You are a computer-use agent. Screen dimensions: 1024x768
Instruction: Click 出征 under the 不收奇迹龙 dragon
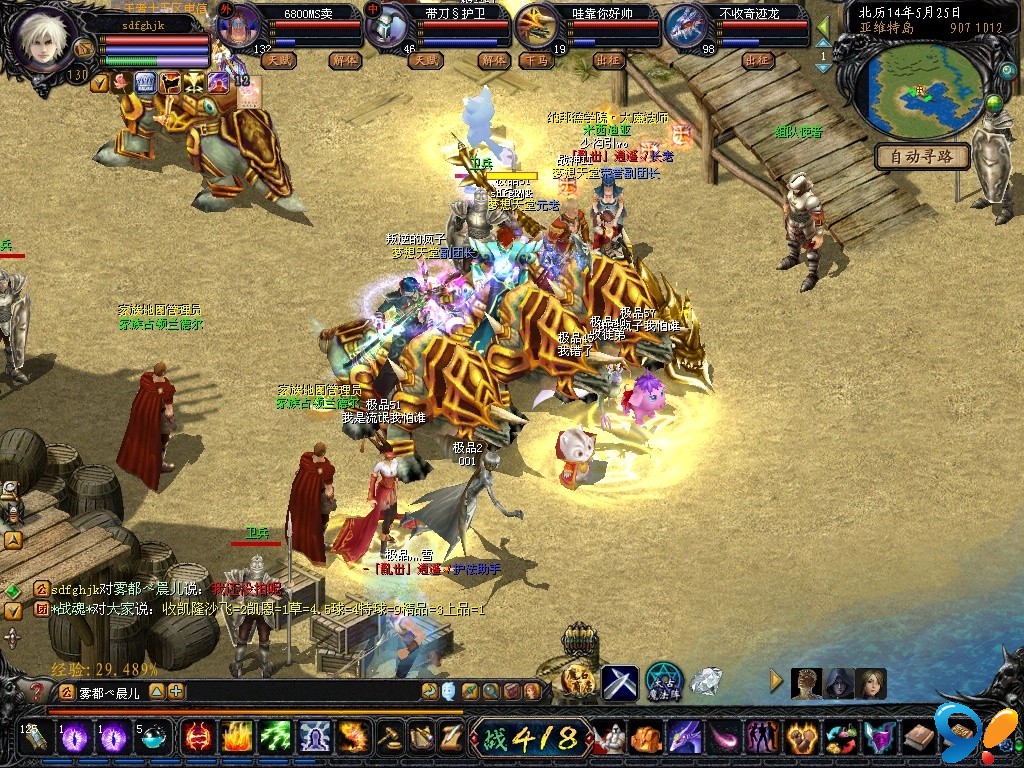pyautogui.click(x=759, y=60)
